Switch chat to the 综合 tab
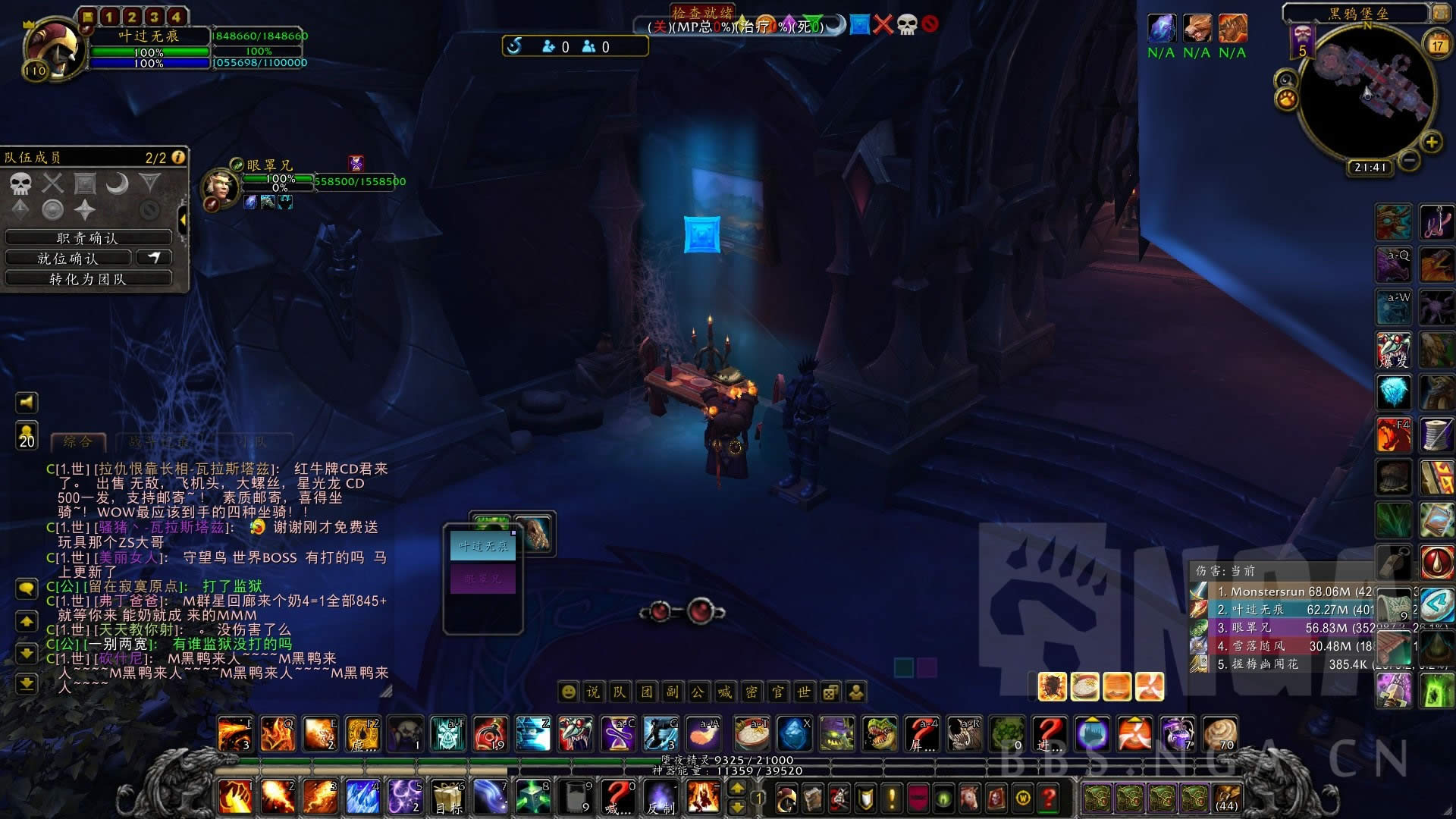1456x819 pixels. click(78, 441)
